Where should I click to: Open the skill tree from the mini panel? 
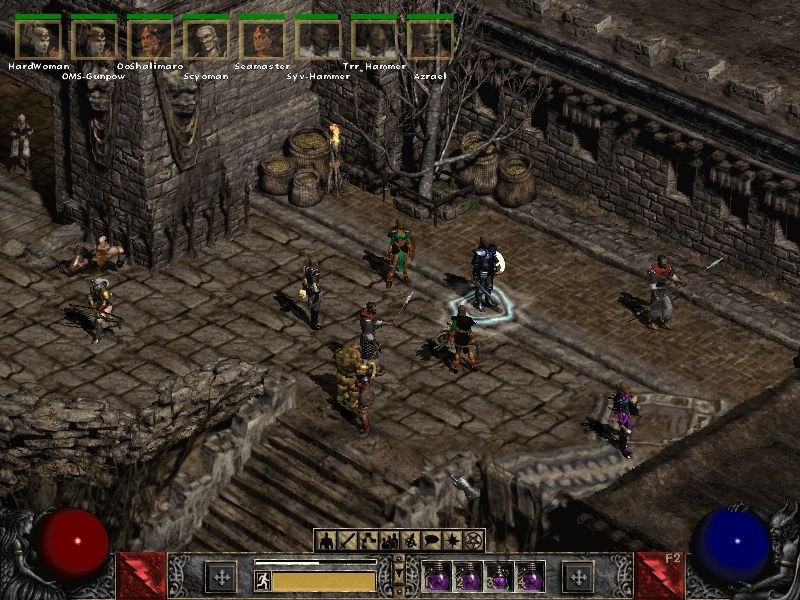tap(367, 541)
